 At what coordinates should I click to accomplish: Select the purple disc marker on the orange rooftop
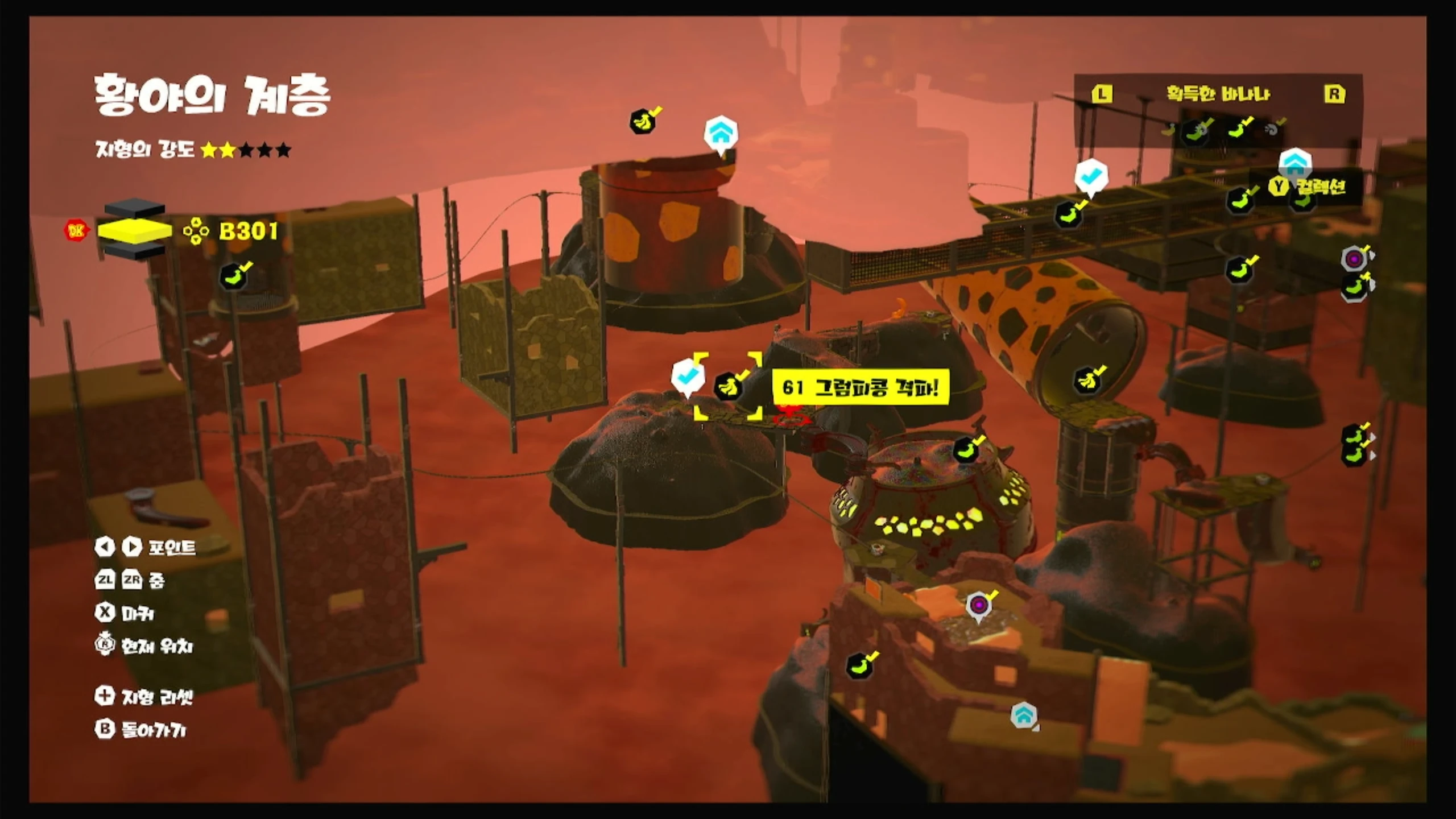(978, 605)
